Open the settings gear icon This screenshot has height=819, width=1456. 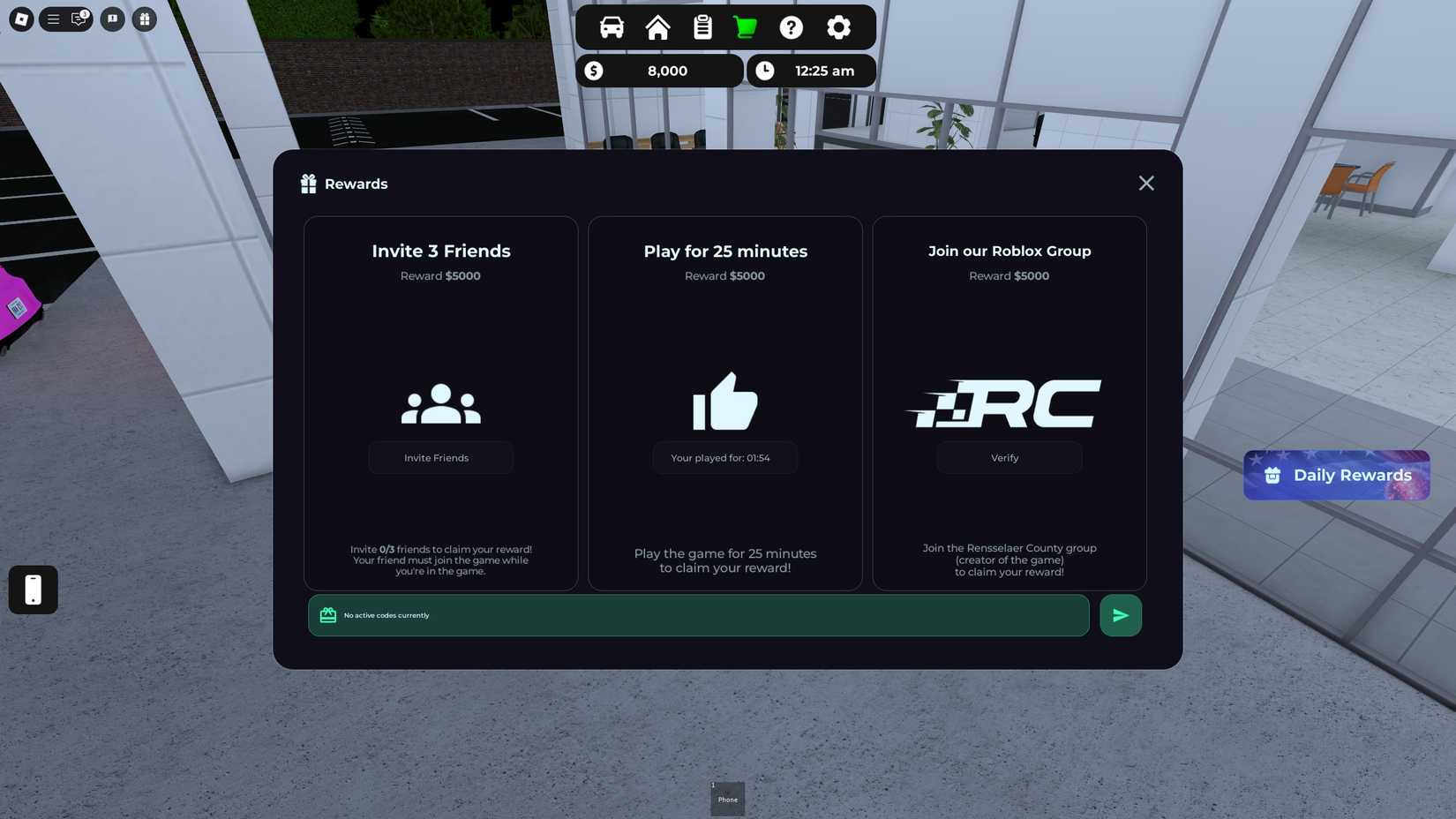point(837,27)
